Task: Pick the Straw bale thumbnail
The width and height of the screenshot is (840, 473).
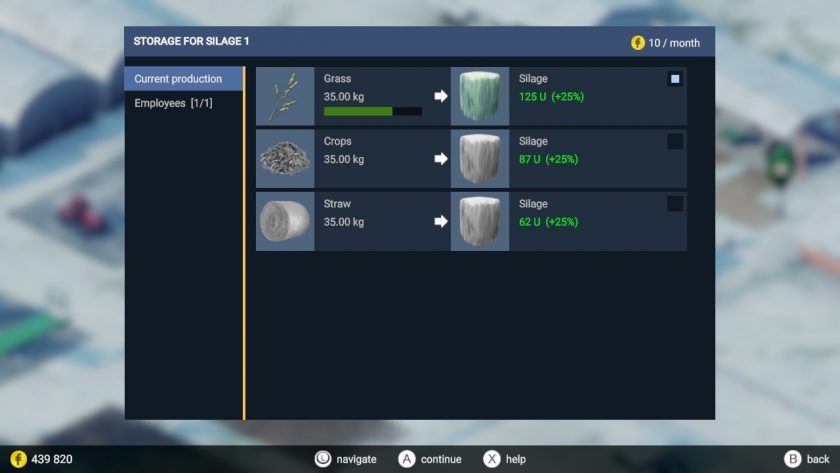Action: 285,221
